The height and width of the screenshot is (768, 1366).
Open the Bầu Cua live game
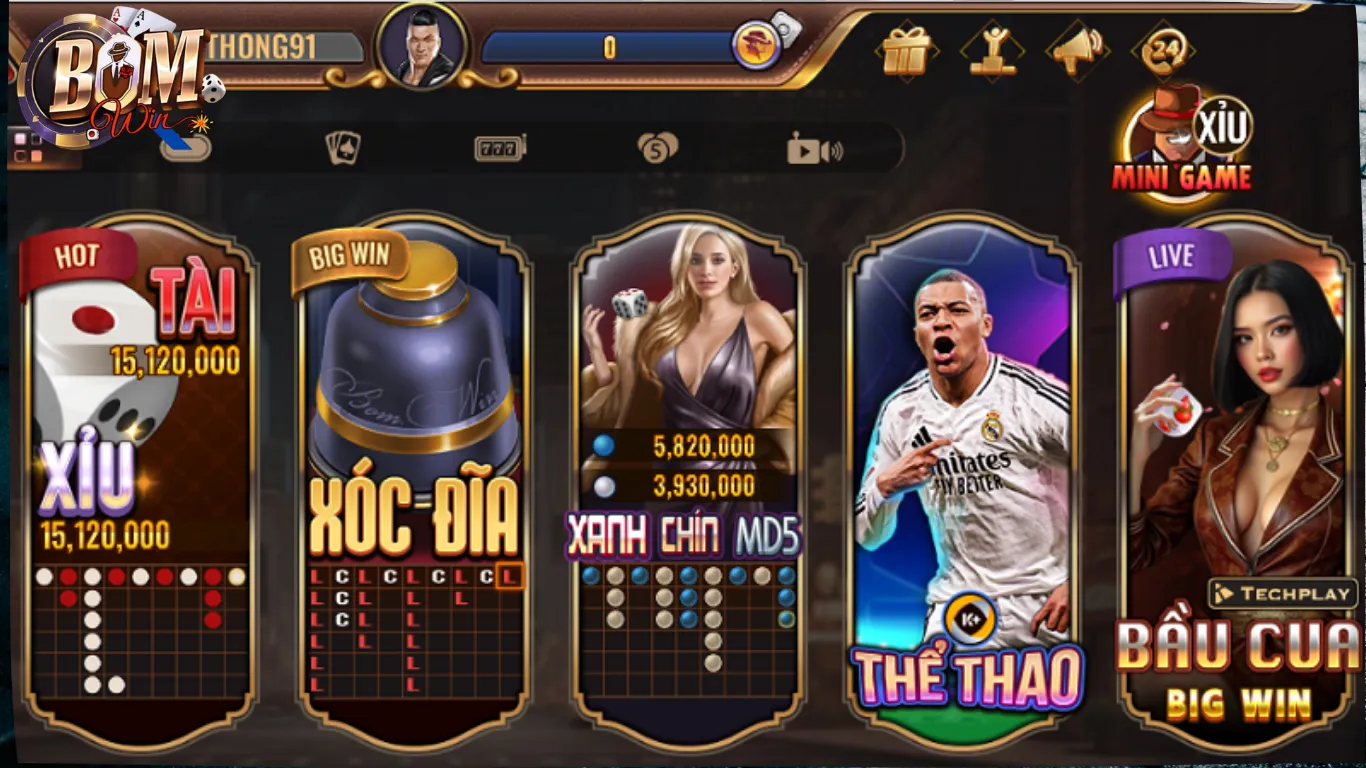tap(1240, 470)
